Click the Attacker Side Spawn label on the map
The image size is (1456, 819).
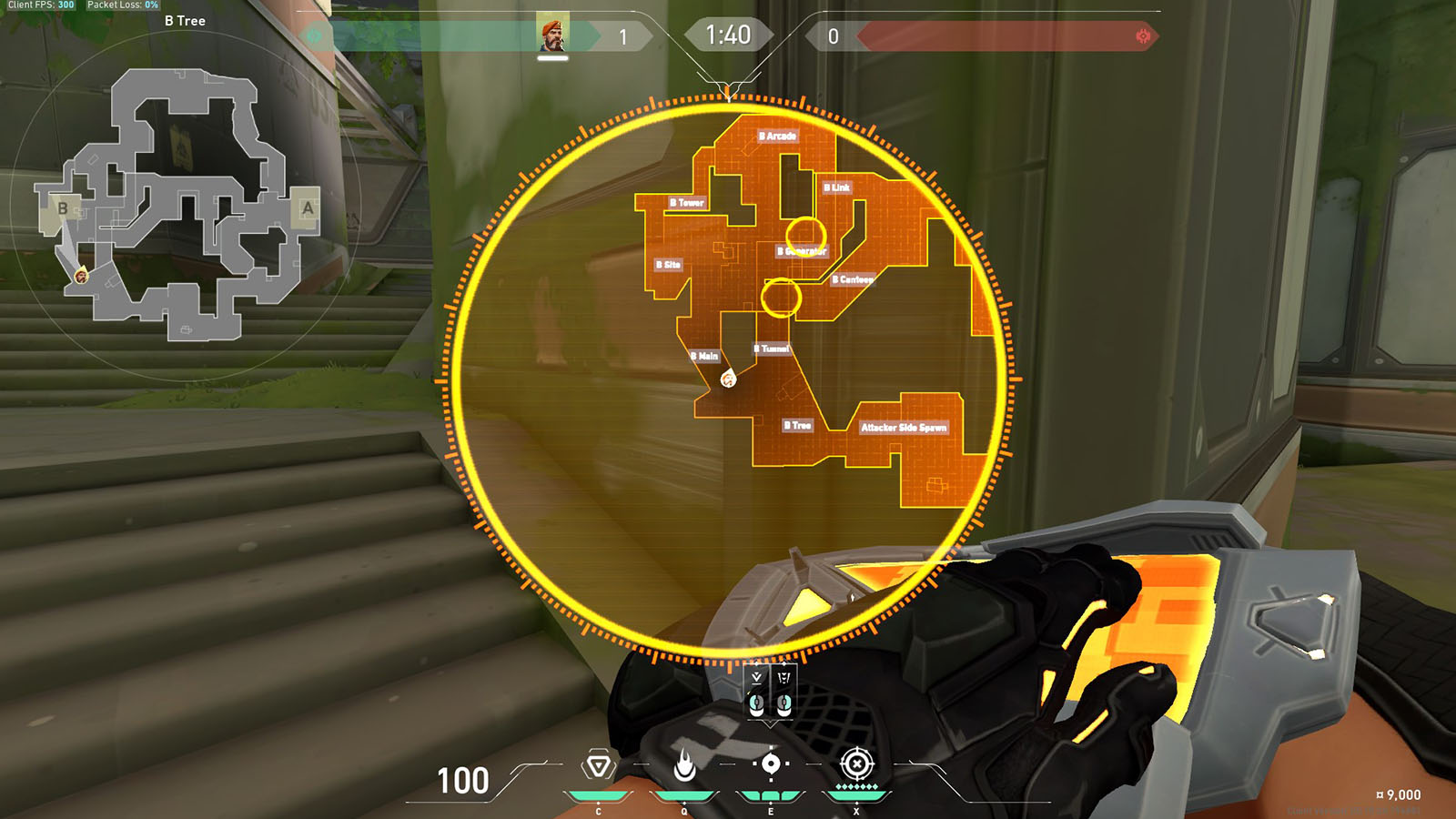pyautogui.click(x=905, y=425)
